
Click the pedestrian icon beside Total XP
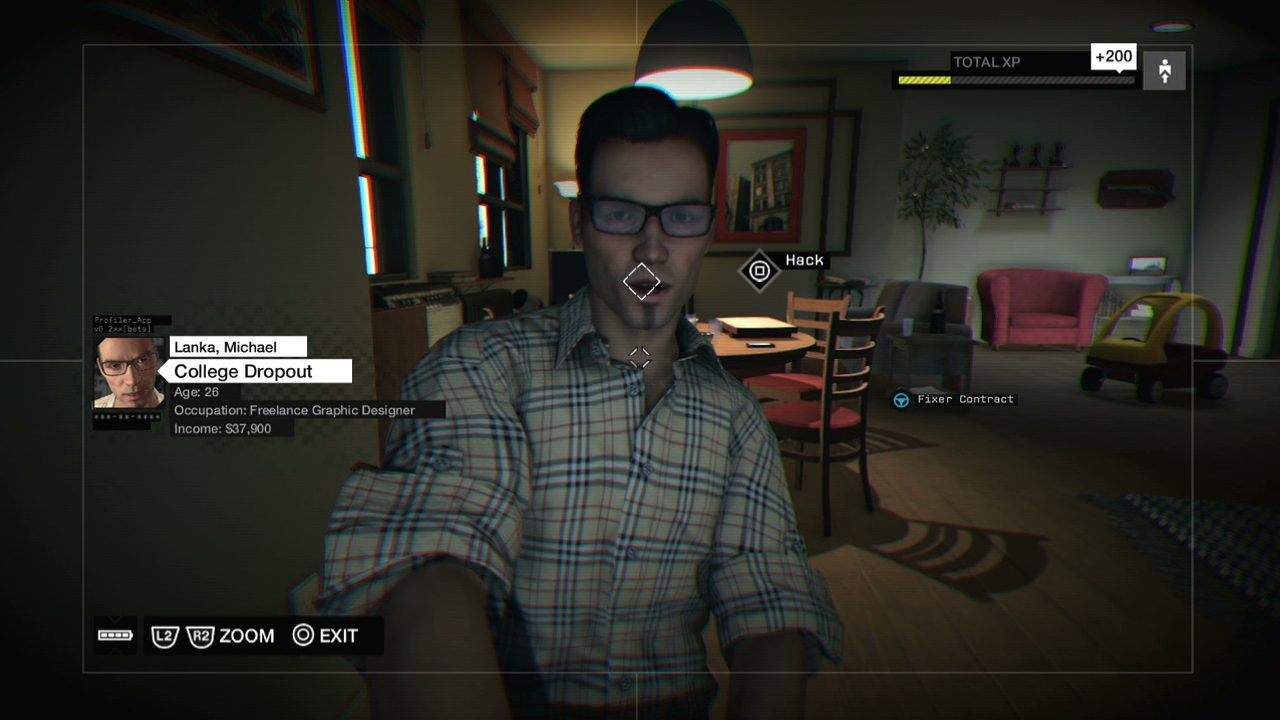point(1164,71)
